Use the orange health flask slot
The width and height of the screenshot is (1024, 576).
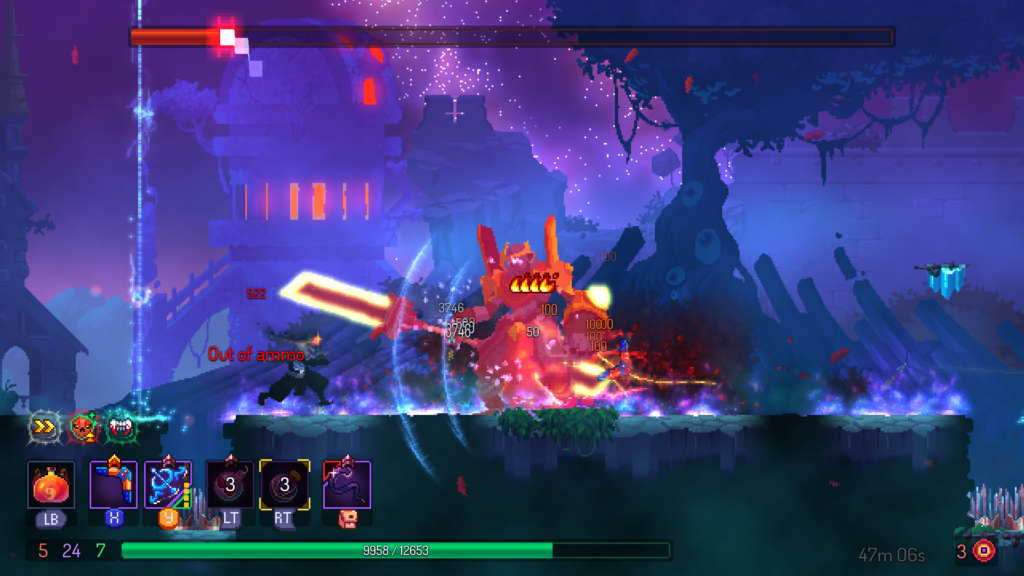(50, 486)
